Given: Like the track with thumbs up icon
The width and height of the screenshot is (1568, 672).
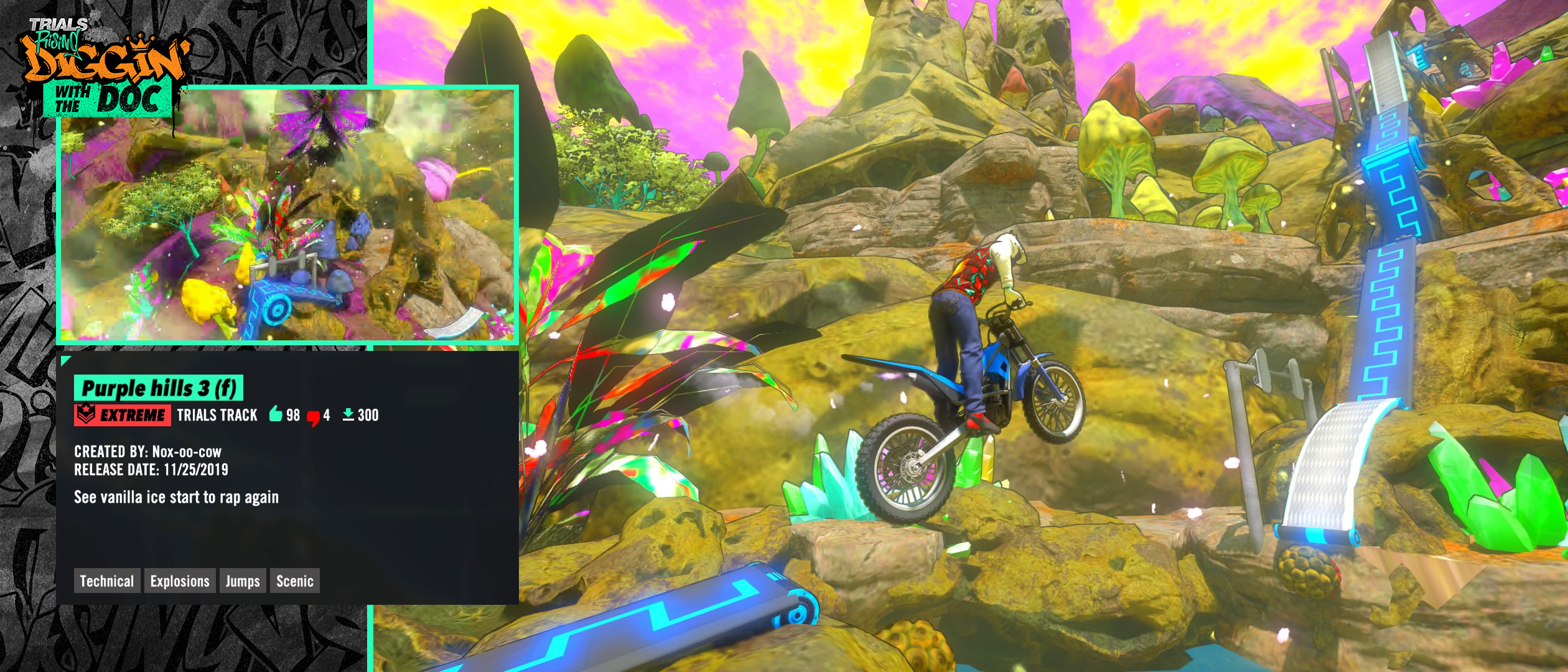Looking at the screenshot, I should pos(276,414).
